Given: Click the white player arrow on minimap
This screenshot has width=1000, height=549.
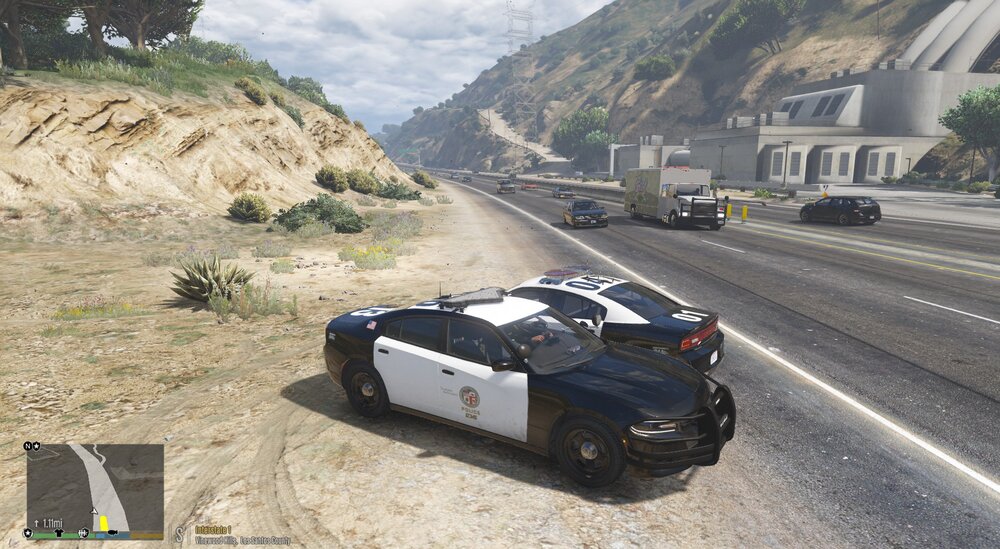Looking at the screenshot, I should point(94,511).
